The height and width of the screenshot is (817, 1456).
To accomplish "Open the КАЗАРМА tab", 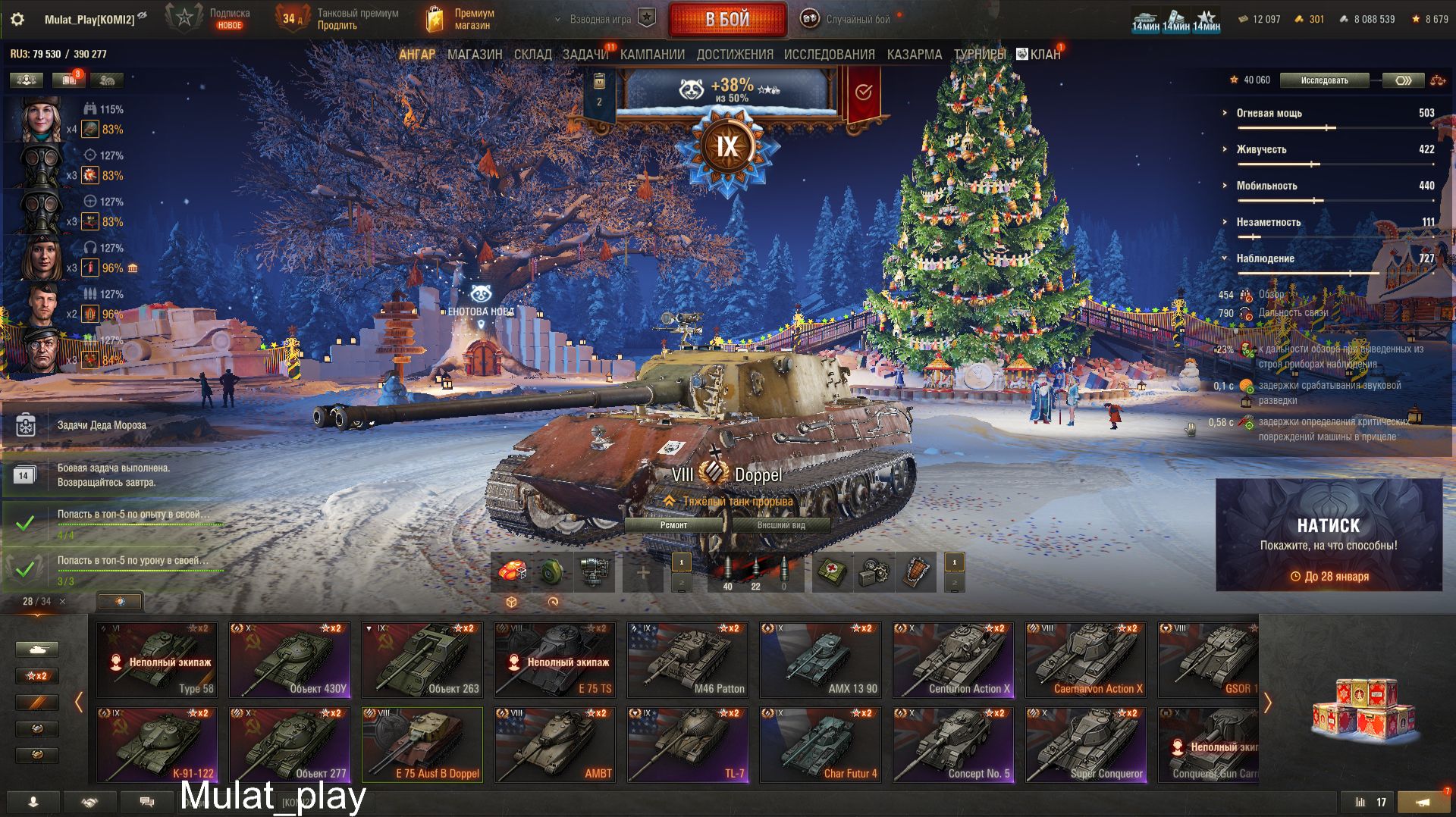I will pyautogui.click(x=914, y=55).
